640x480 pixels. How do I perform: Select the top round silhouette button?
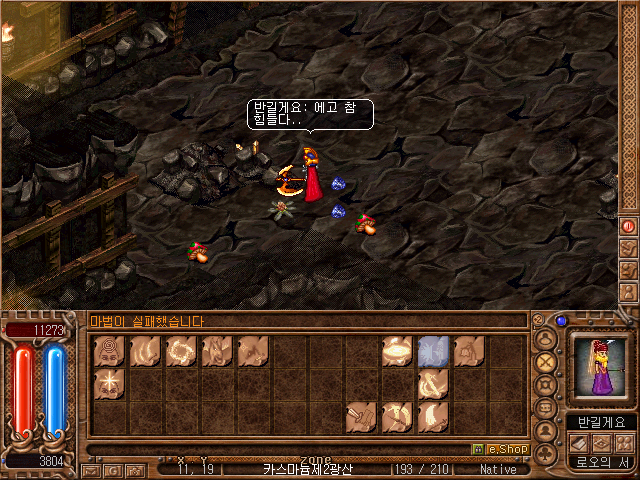click(546, 339)
